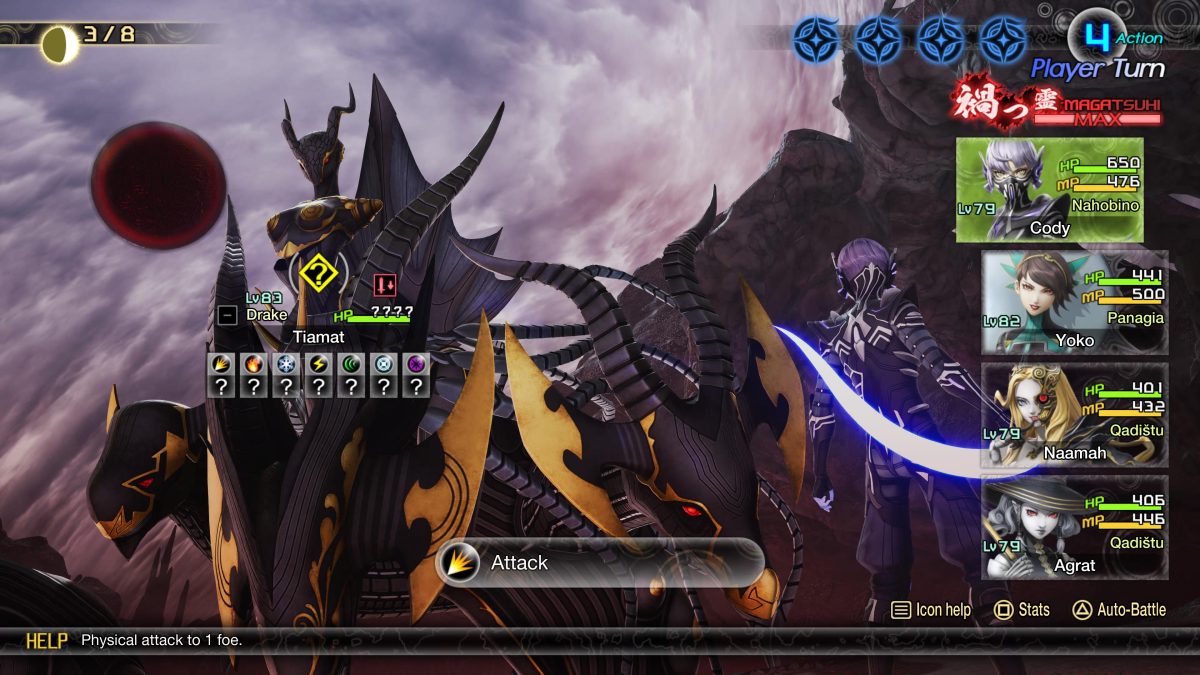Show the Stats screen
1200x675 pixels.
[1022, 609]
